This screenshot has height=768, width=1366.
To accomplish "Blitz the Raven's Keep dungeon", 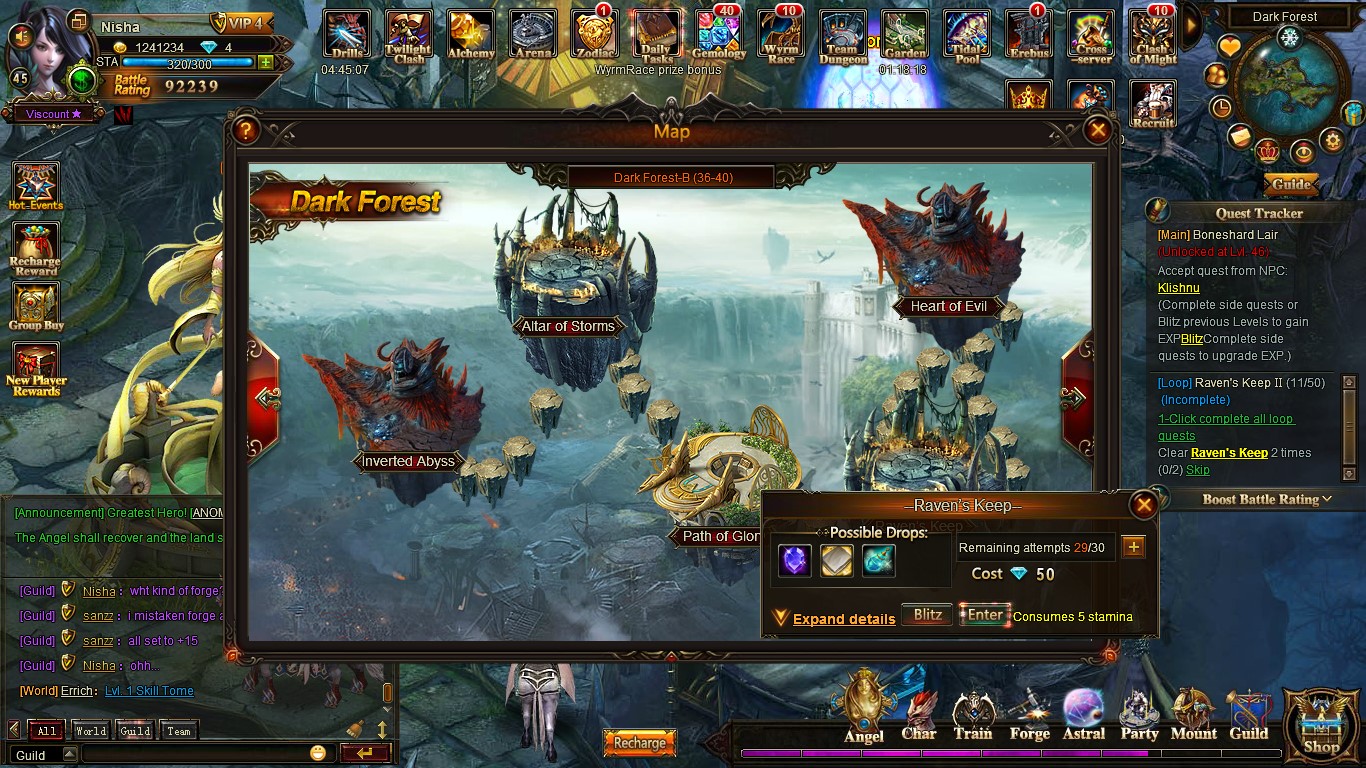I will tap(927, 615).
